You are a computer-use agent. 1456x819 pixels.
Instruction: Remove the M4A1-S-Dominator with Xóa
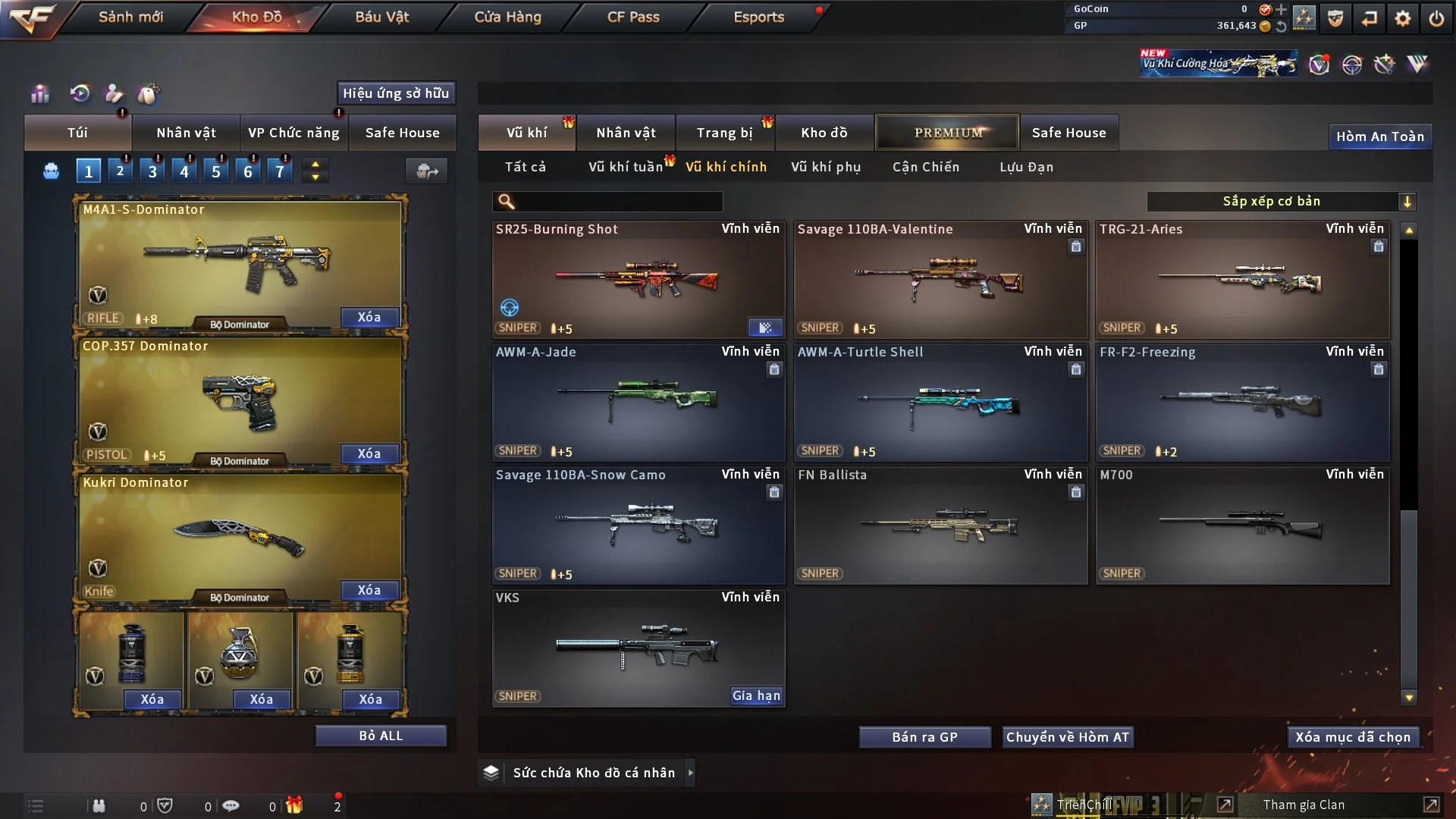[369, 317]
